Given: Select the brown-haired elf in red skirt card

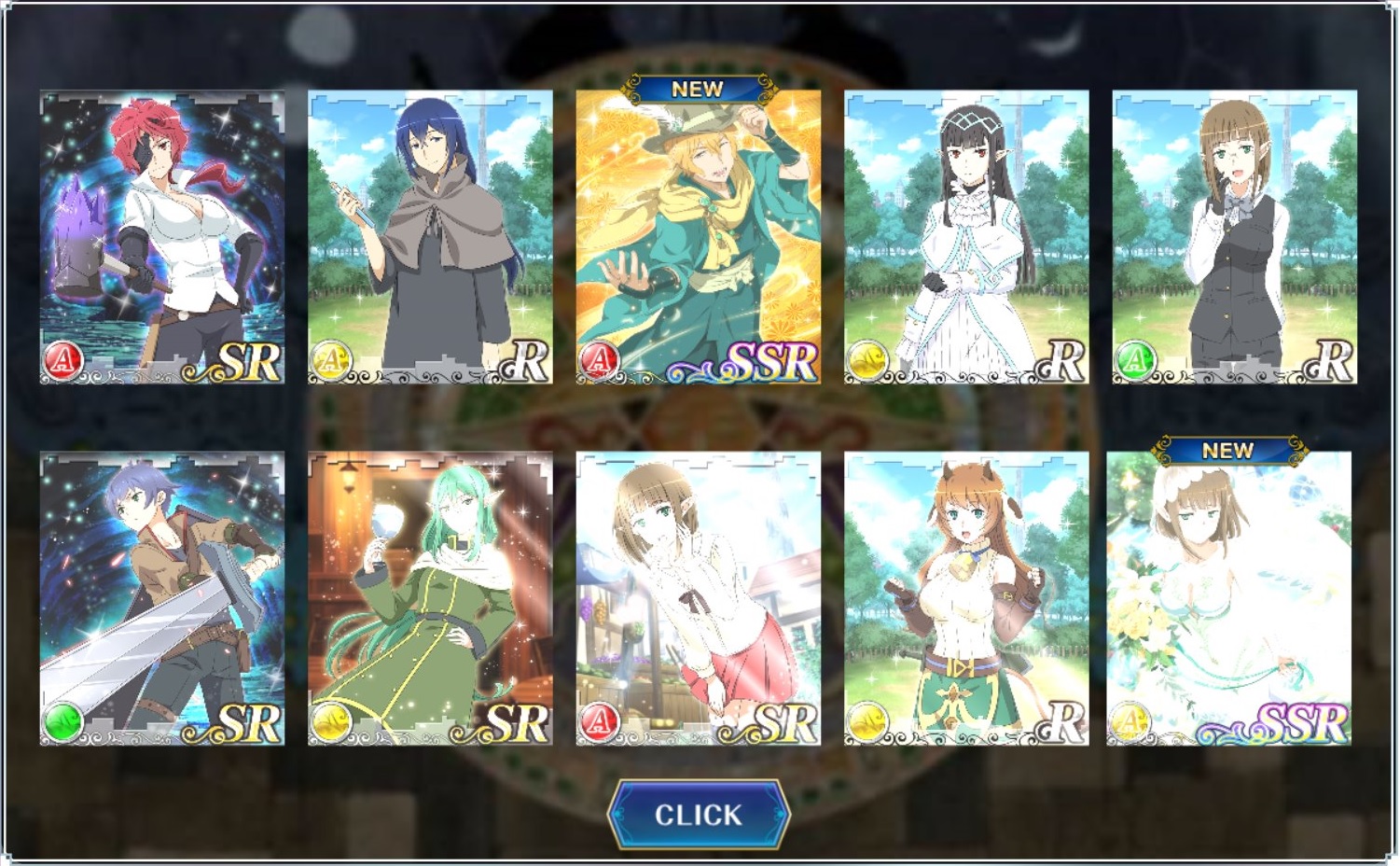Looking at the screenshot, I should [x=698, y=598].
